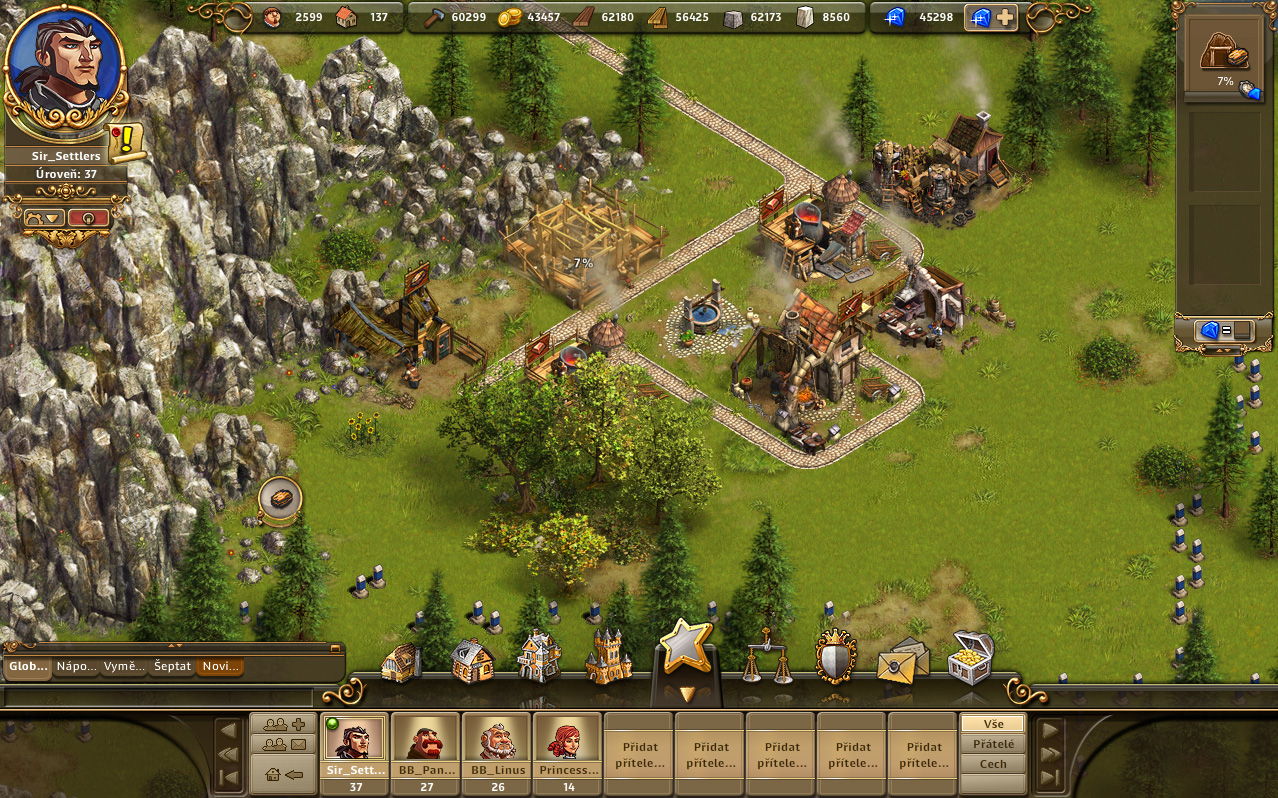Open the gear settings dropdown
This screenshot has height=798, width=1278.
(46, 217)
